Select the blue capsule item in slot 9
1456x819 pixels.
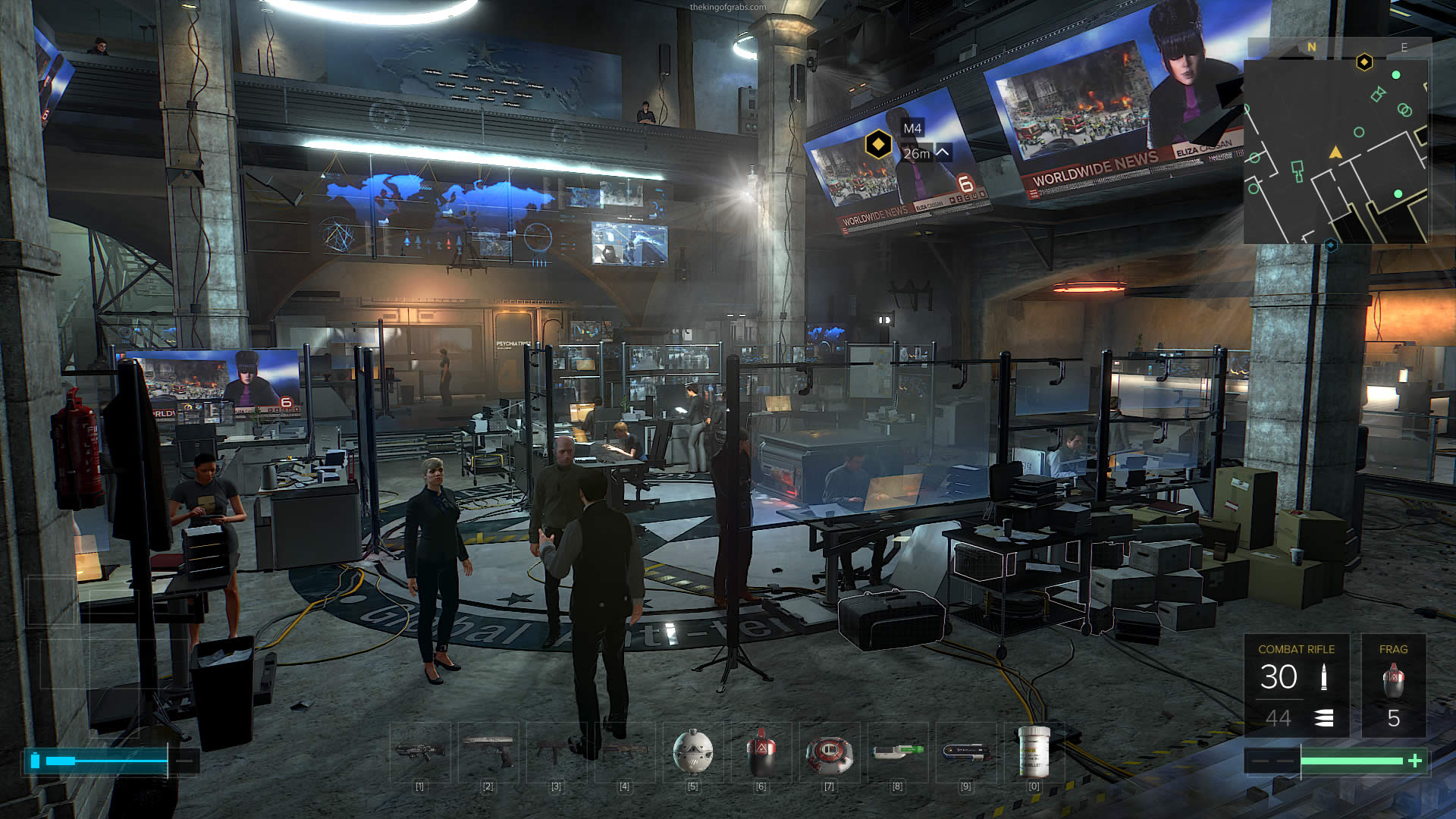click(965, 752)
